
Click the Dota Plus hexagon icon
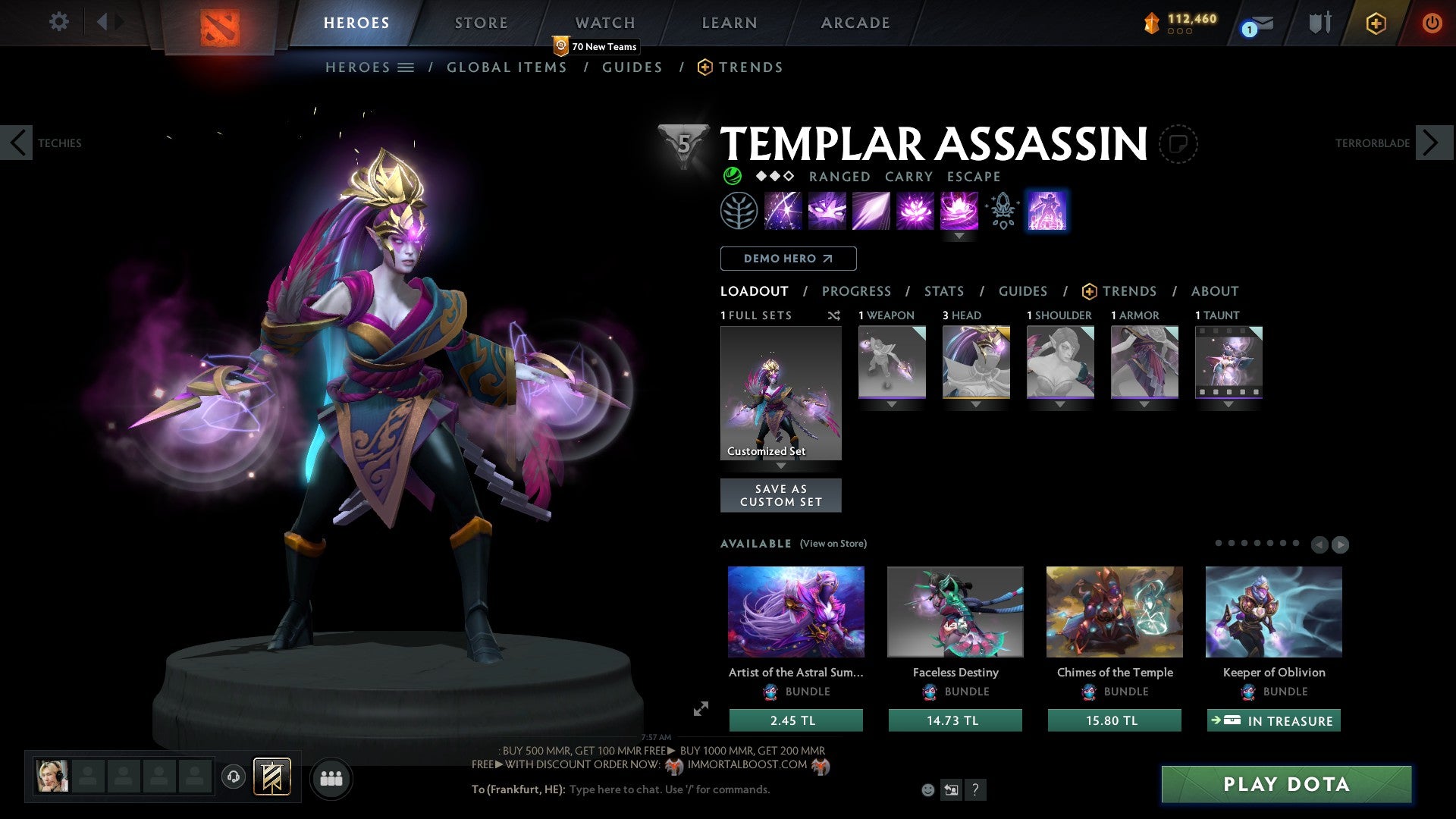pos(1376,23)
